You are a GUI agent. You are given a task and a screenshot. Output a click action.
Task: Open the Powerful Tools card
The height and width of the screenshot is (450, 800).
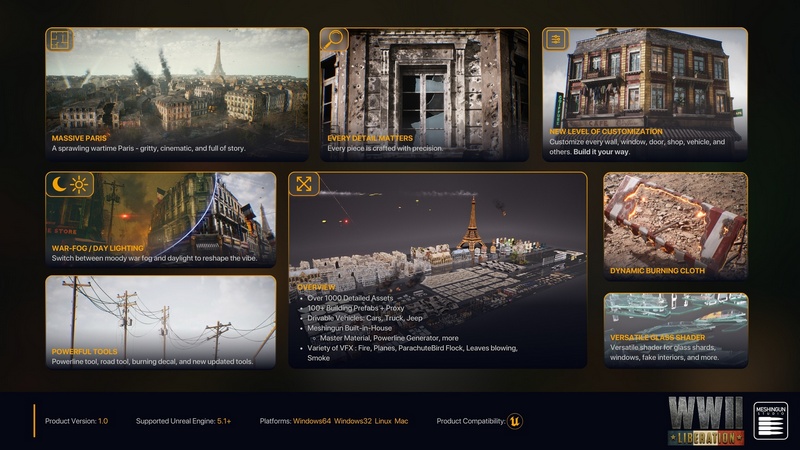click(160, 322)
